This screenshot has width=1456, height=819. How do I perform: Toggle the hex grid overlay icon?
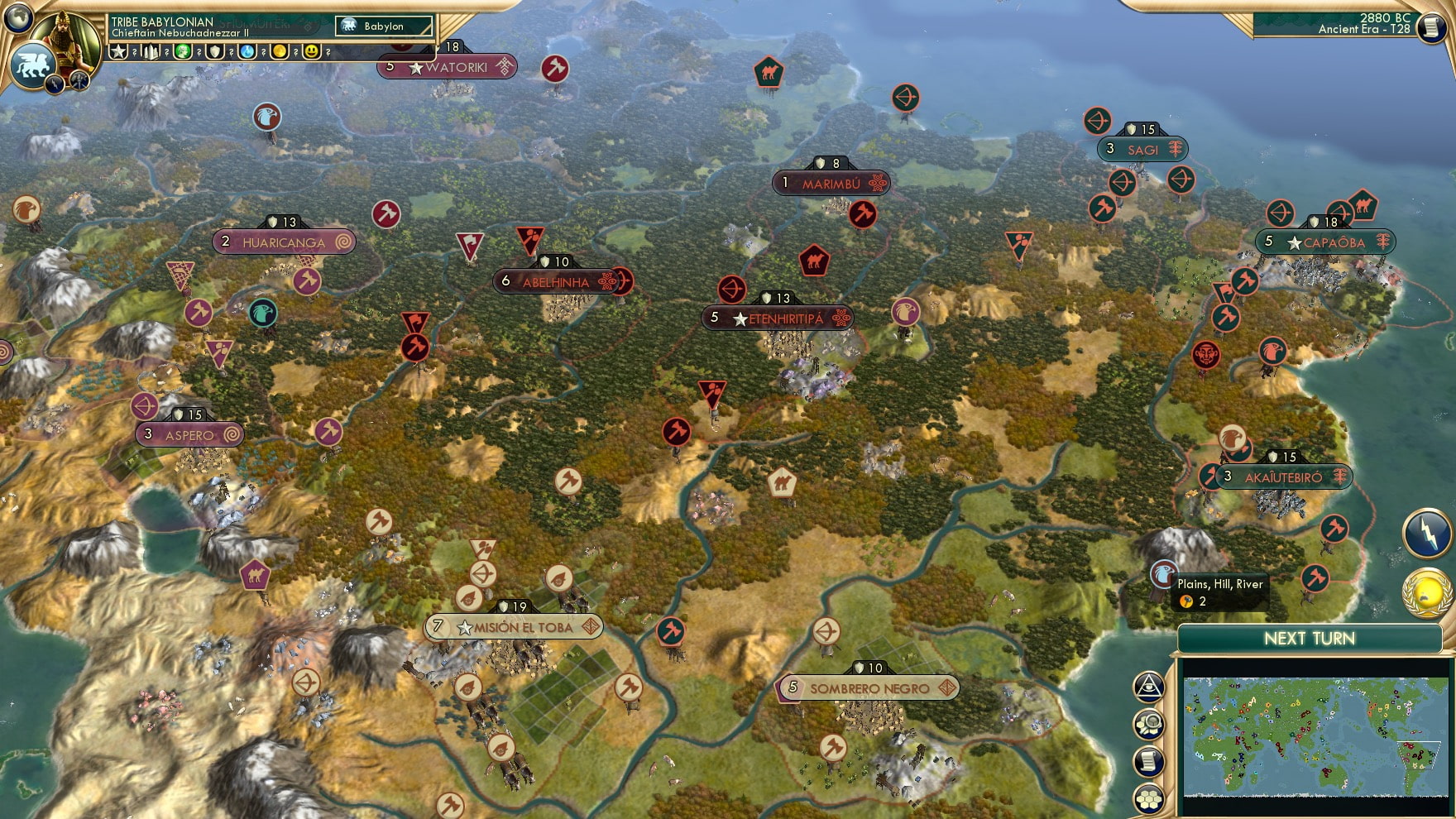click(x=1148, y=797)
